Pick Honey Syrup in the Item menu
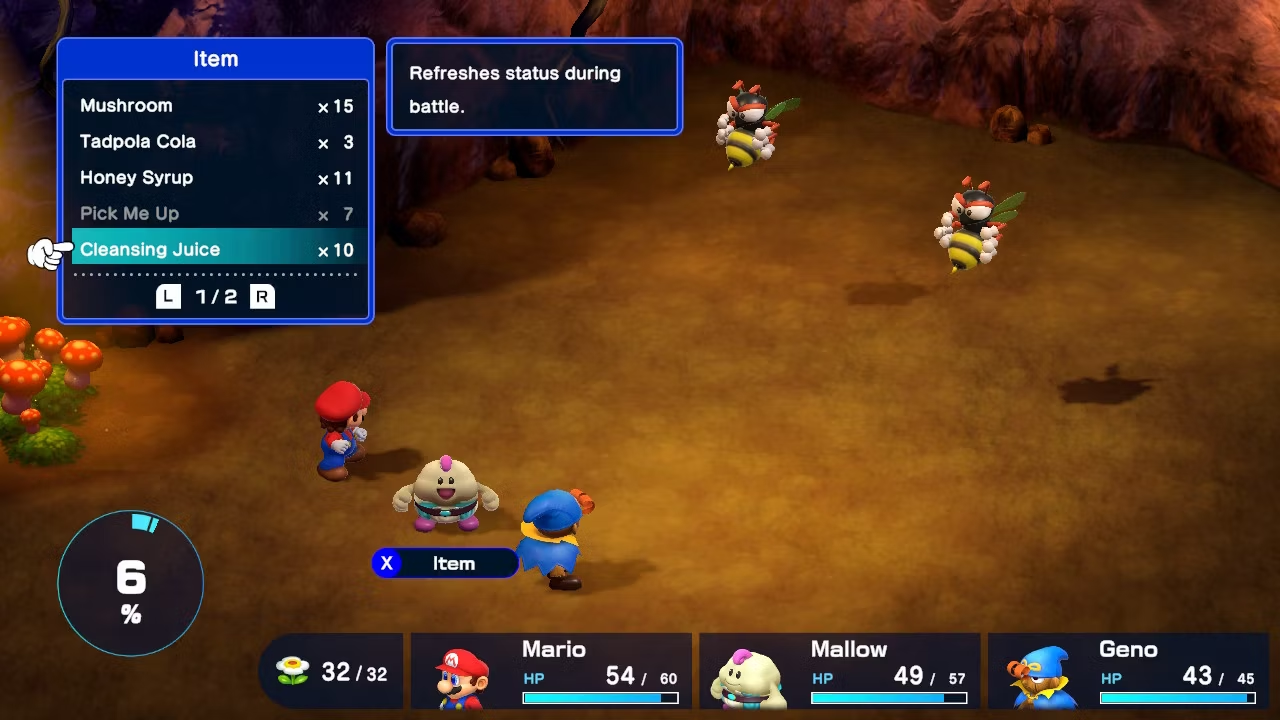Viewport: 1280px width, 720px height. (215, 178)
